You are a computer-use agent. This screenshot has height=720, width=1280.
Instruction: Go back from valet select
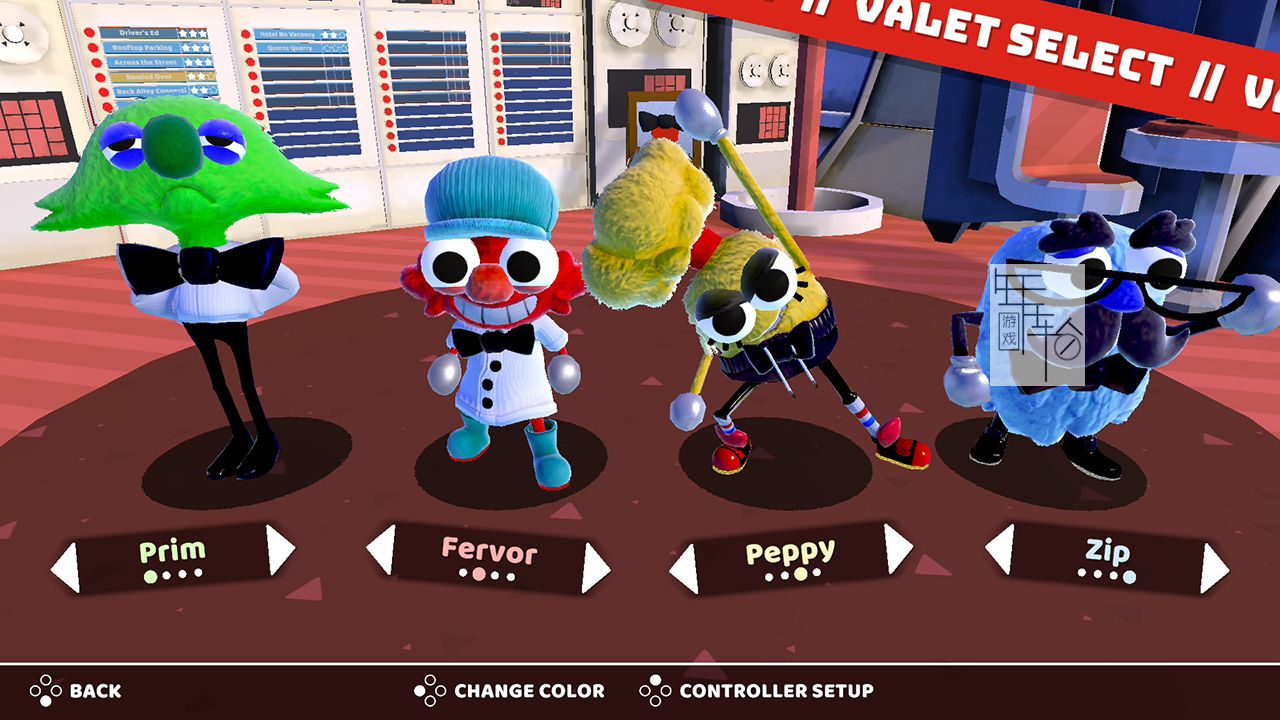tap(75, 690)
